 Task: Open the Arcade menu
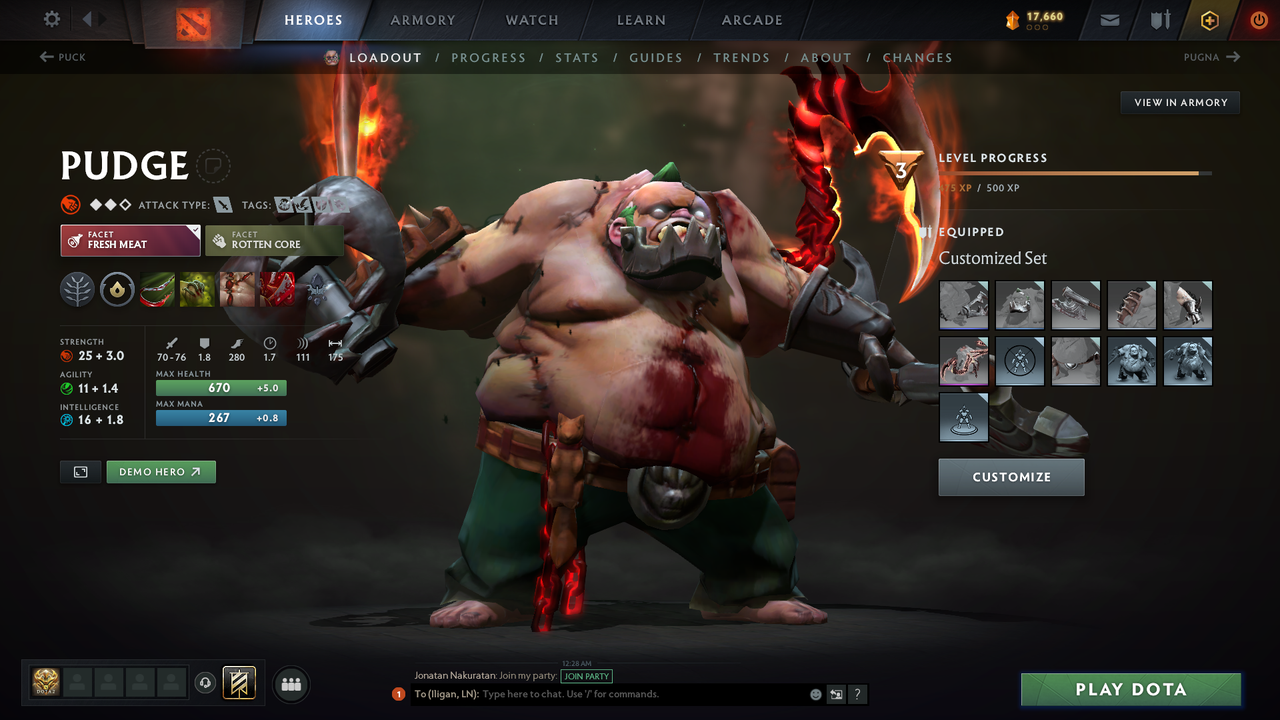(x=751, y=20)
